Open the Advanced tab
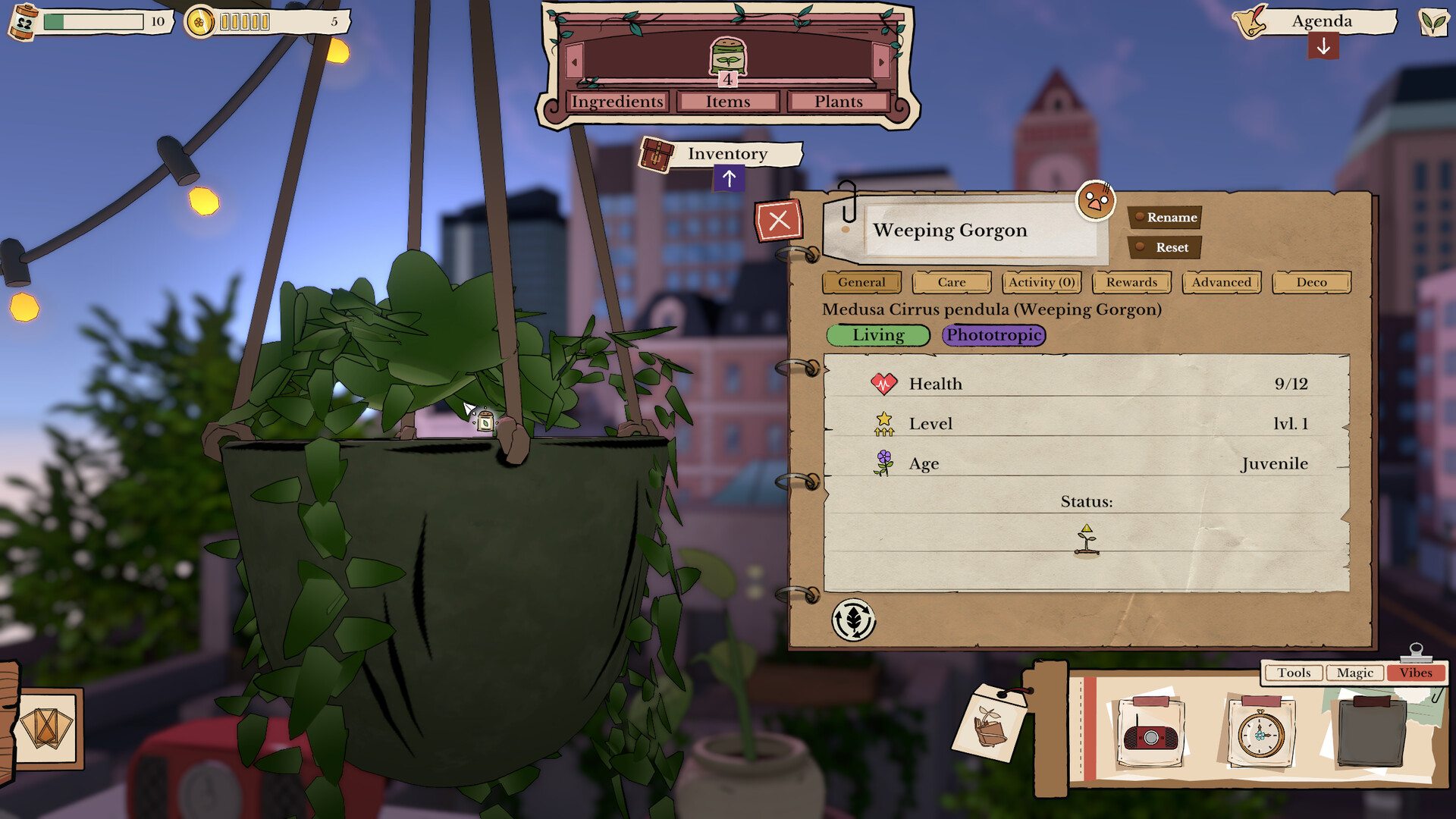1456x819 pixels. point(1222,282)
